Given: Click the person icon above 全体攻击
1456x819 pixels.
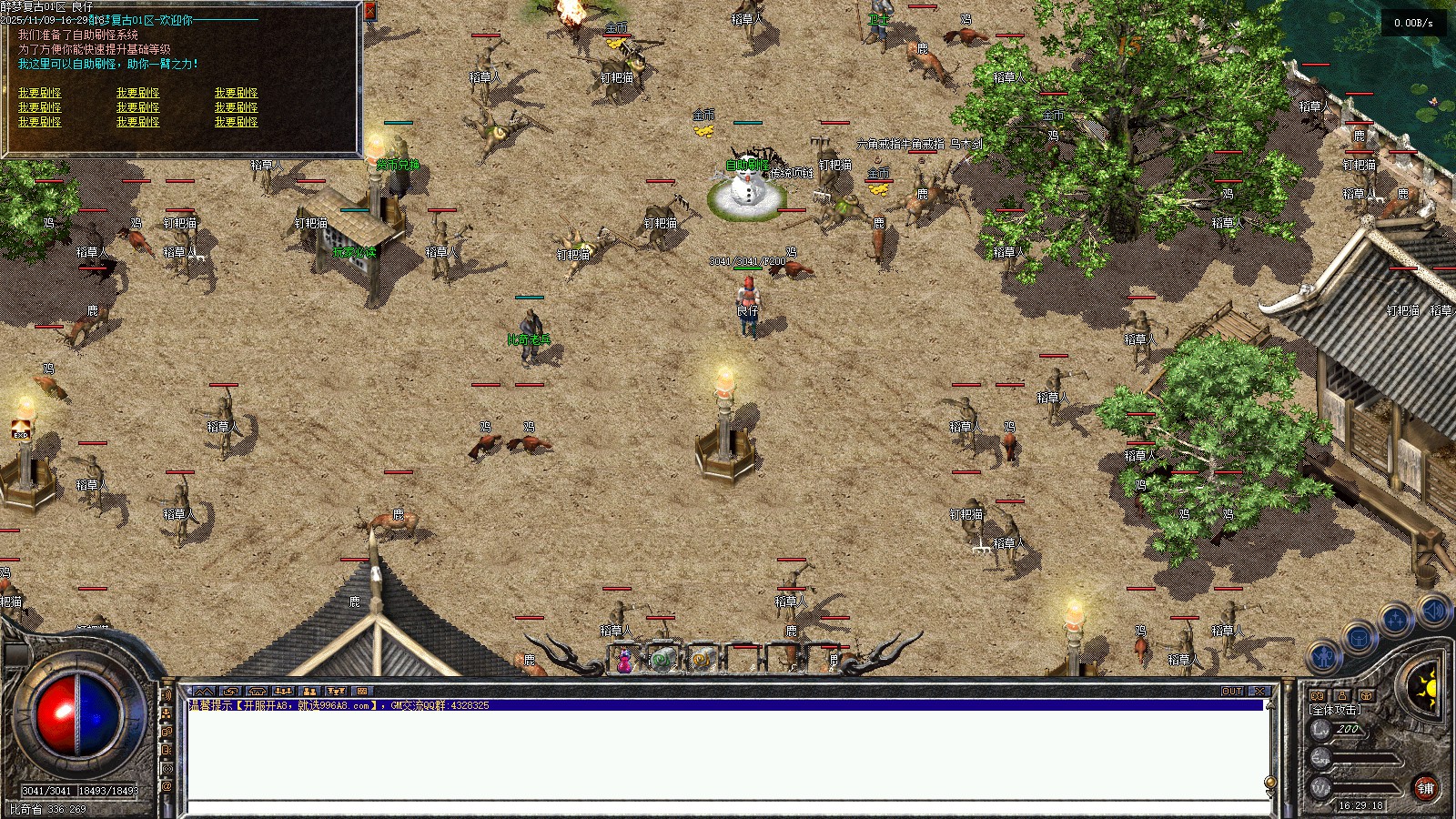Looking at the screenshot, I should point(1341,695).
